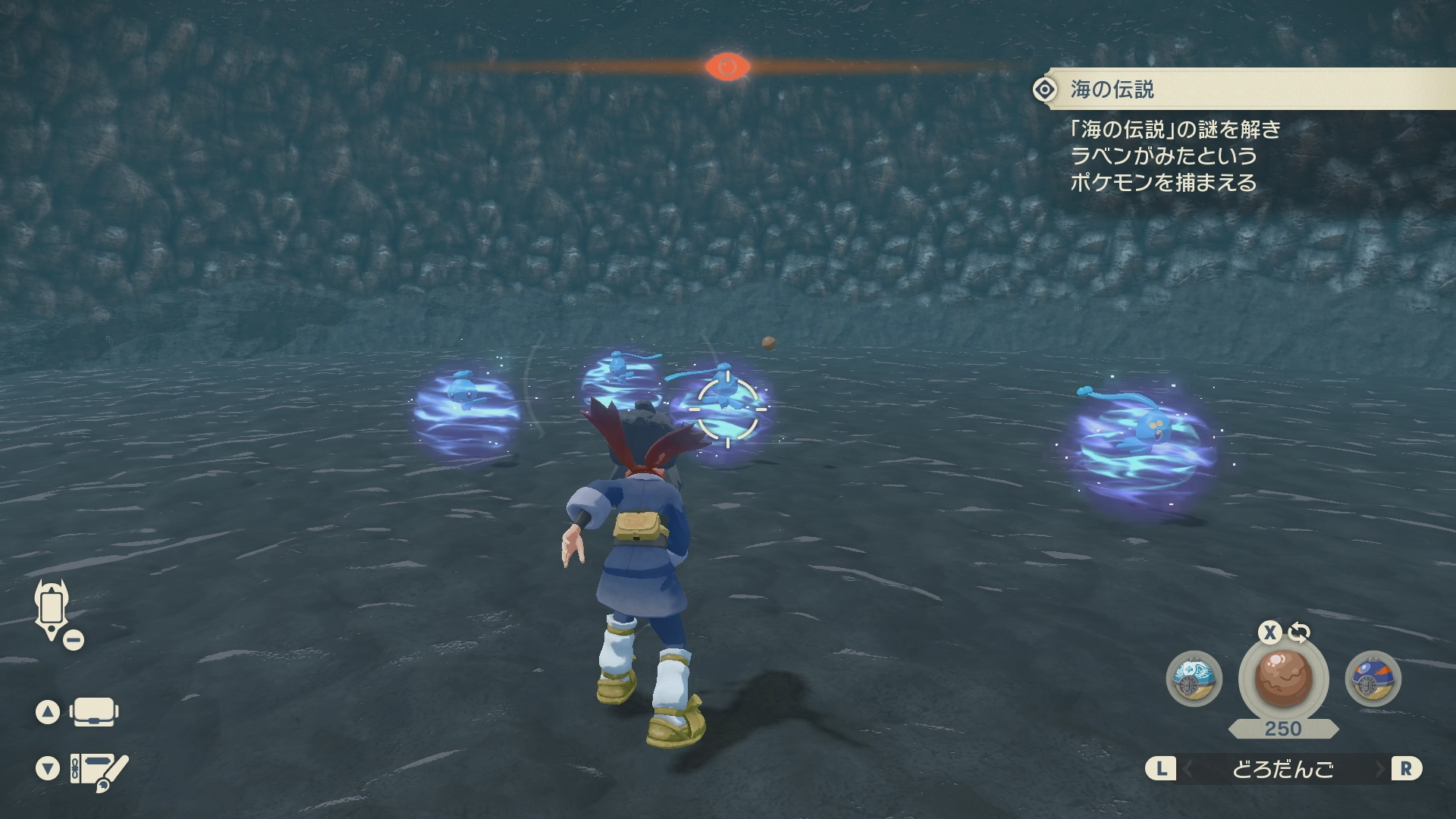Select the white feather ball slot
The height and width of the screenshot is (819, 1456).
tap(1194, 679)
